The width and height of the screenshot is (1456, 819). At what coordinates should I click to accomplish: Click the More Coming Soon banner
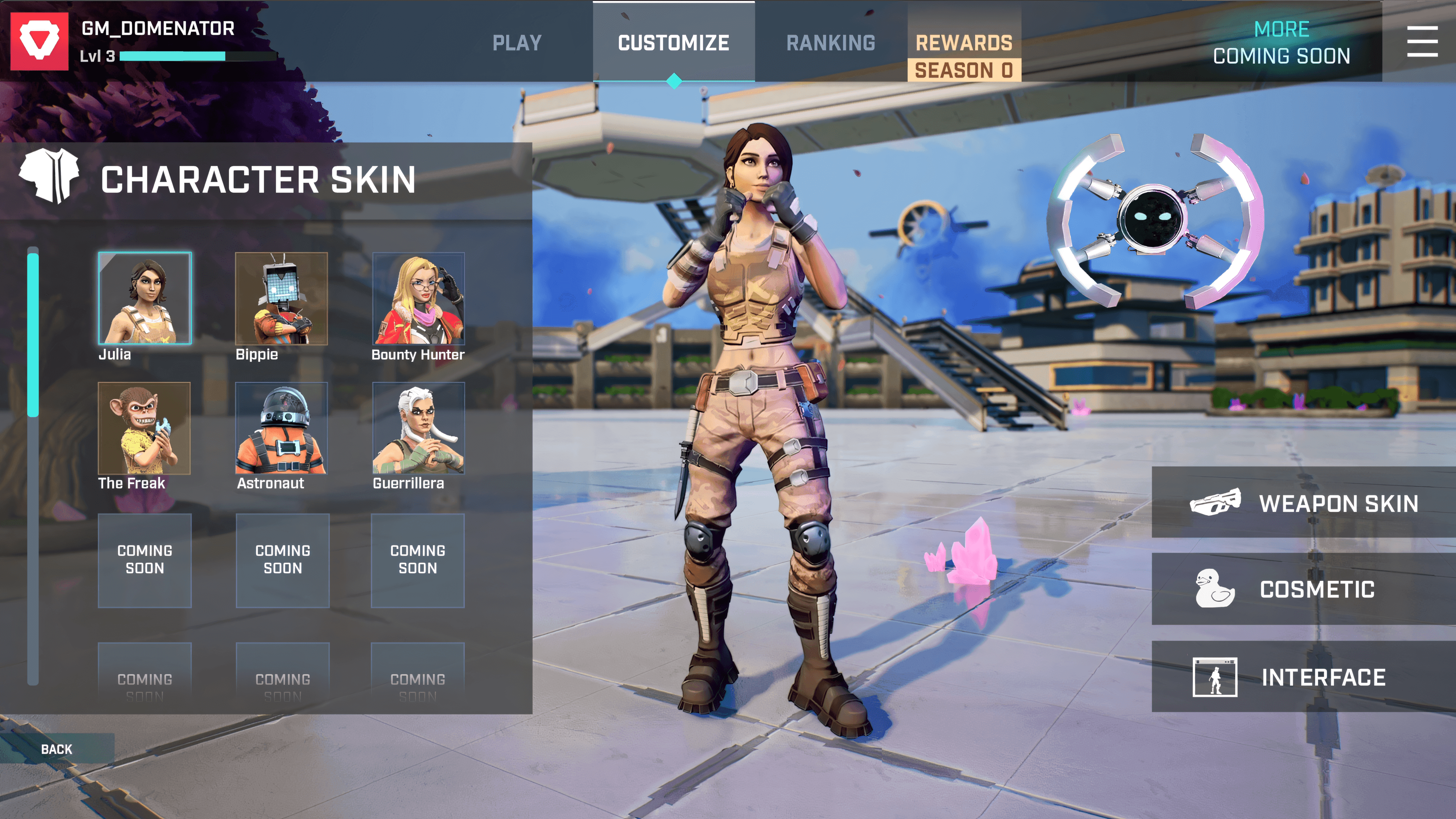(1281, 42)
